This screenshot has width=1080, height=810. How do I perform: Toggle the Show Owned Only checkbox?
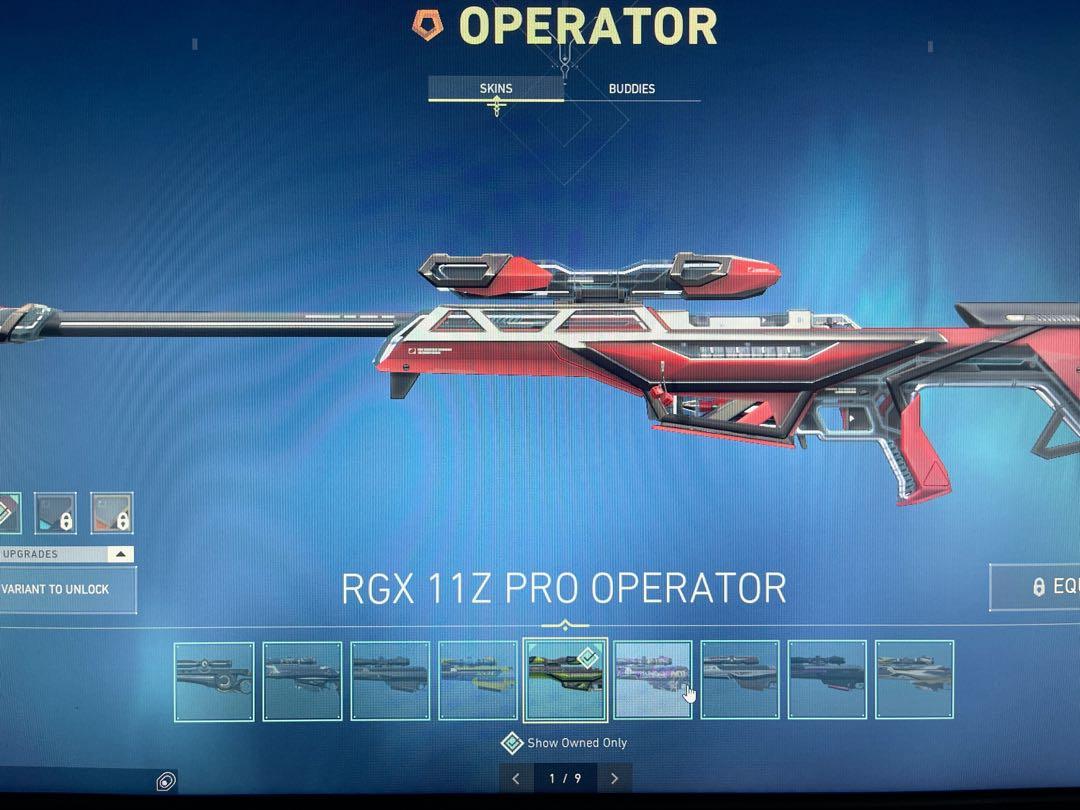point(512,743)
